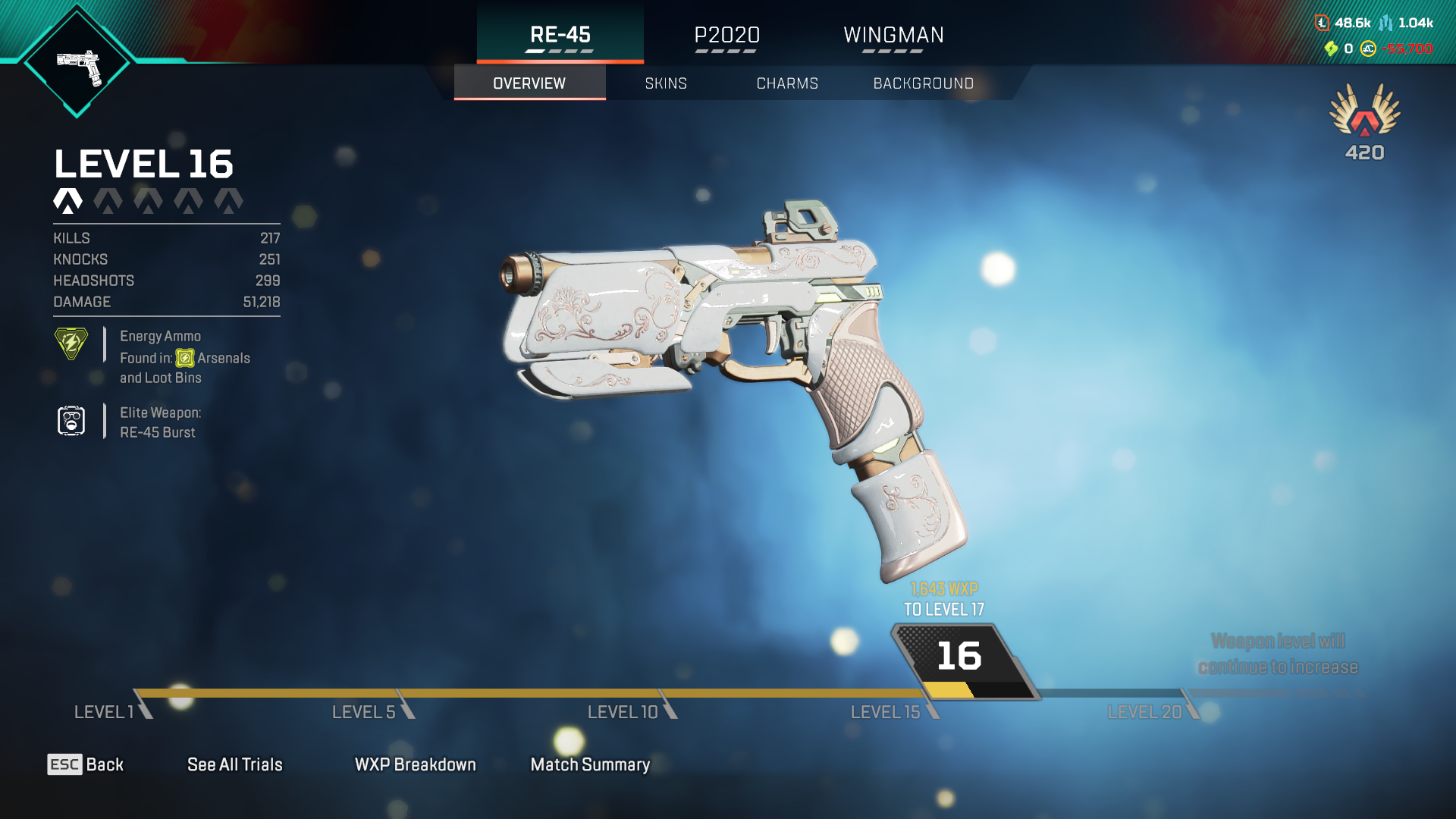Click the Elite Weapon RE-45 Burst icon
The height and width of the screenshot is (819, 1456).
click(x=71, y=421)
